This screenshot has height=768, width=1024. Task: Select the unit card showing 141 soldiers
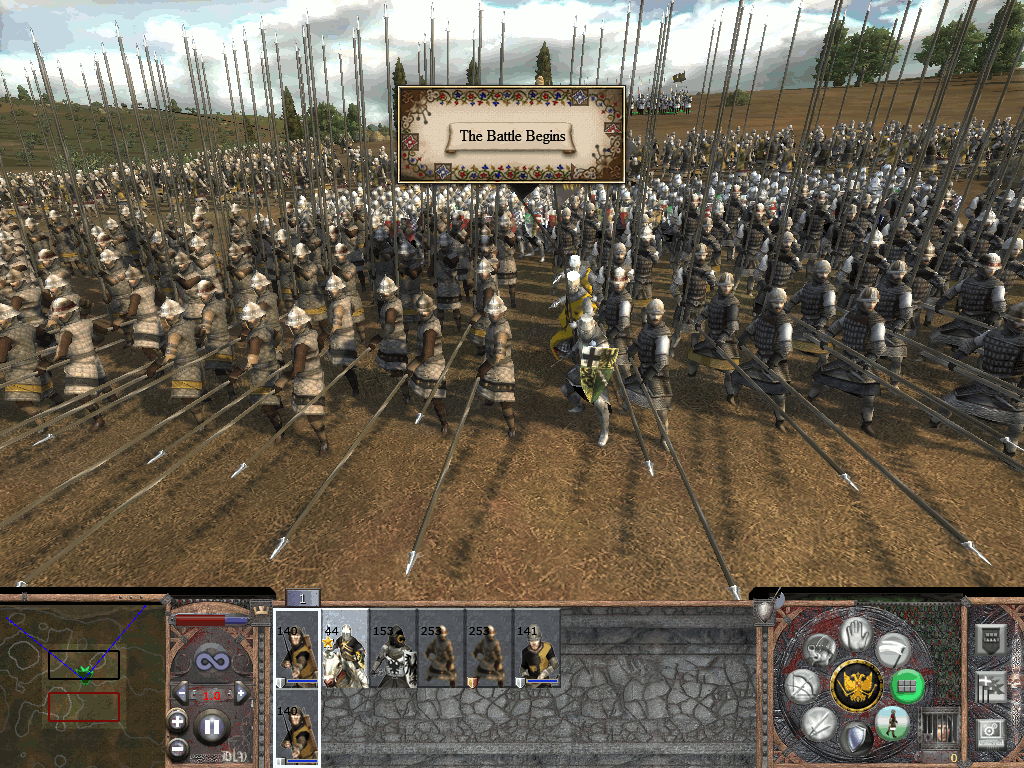pos(537,648)
